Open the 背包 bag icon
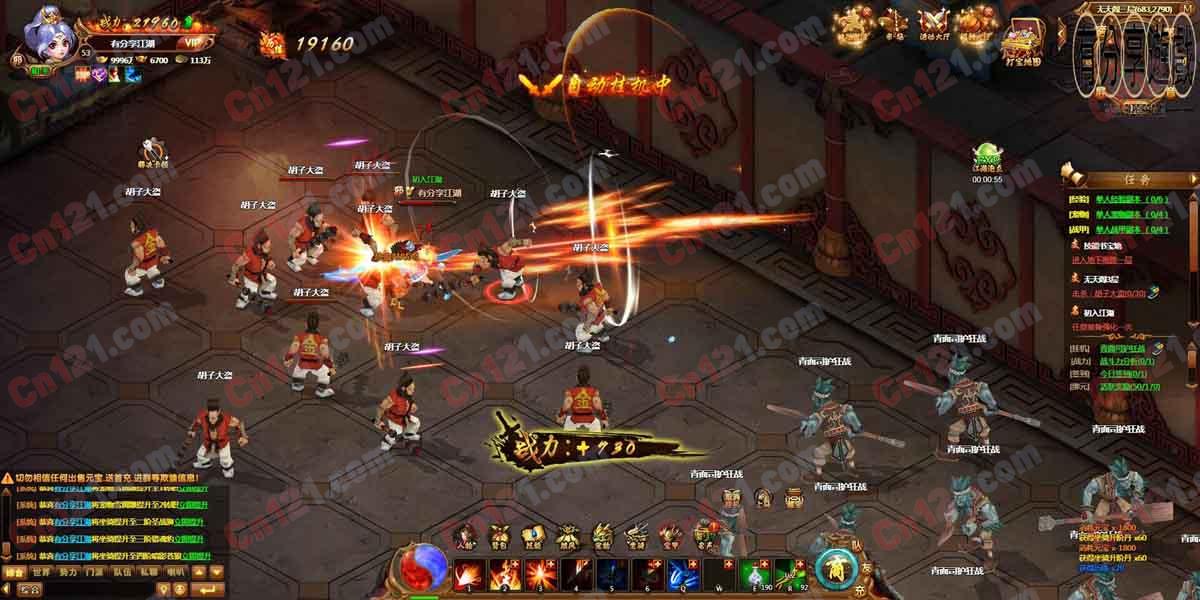 tap(498, 537)
